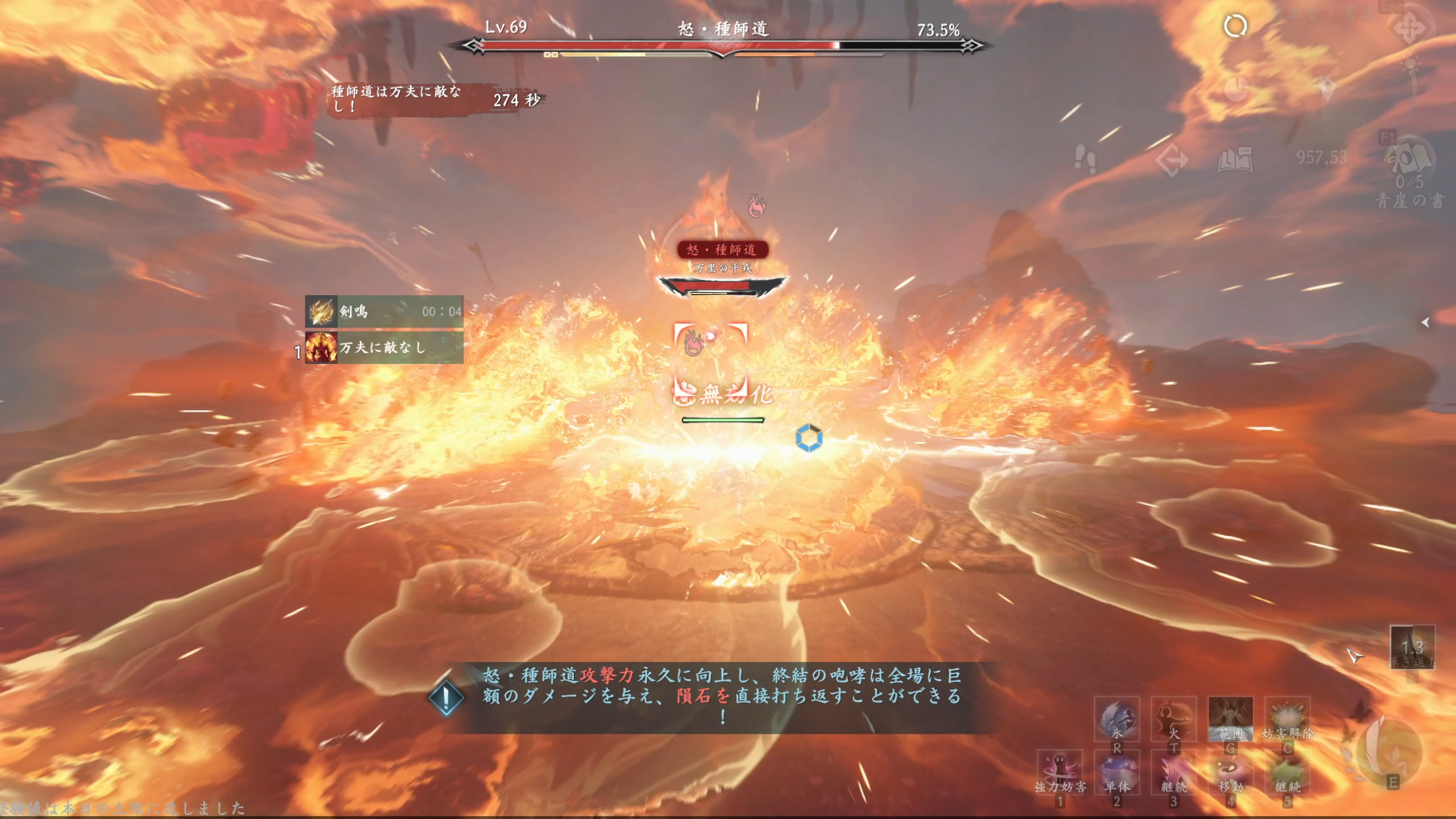
Task: Click the large round feather skill button
Action: coord(1388,751)
